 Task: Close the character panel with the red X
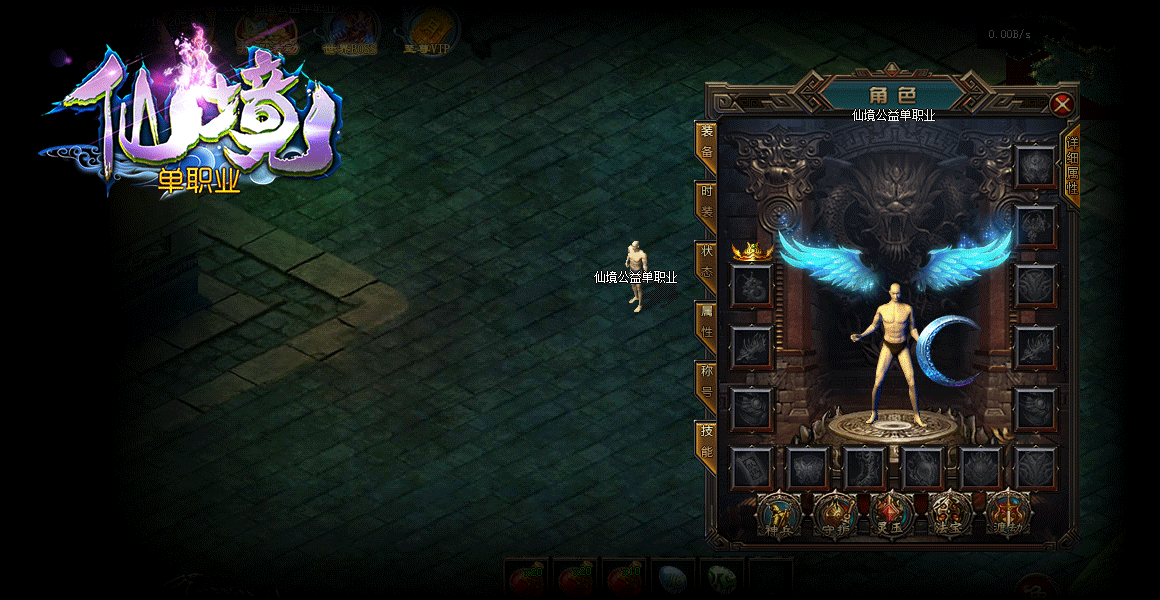point(1062,104)
